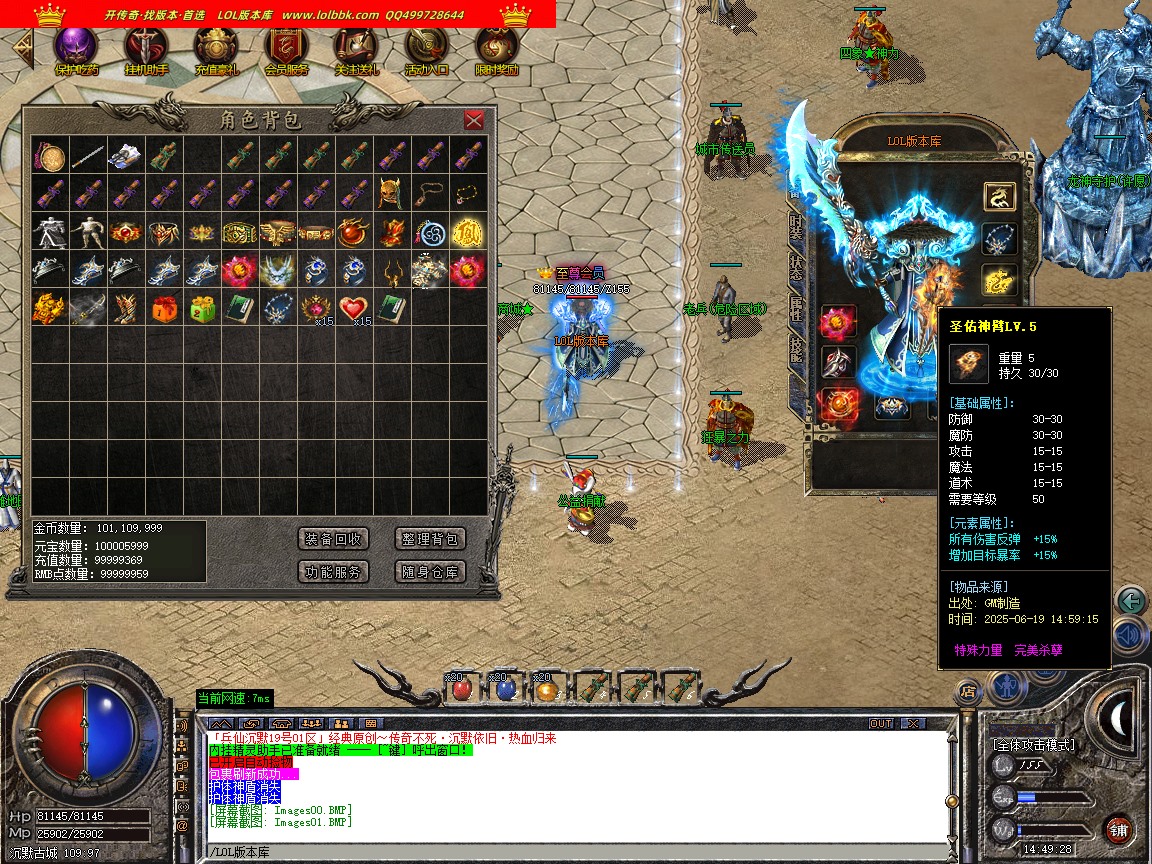Image resolution: width=1152 pixels, height=864 pixels.
Task: Open the 关注送礼 follow gift menu
Action: tap(356, 50)
